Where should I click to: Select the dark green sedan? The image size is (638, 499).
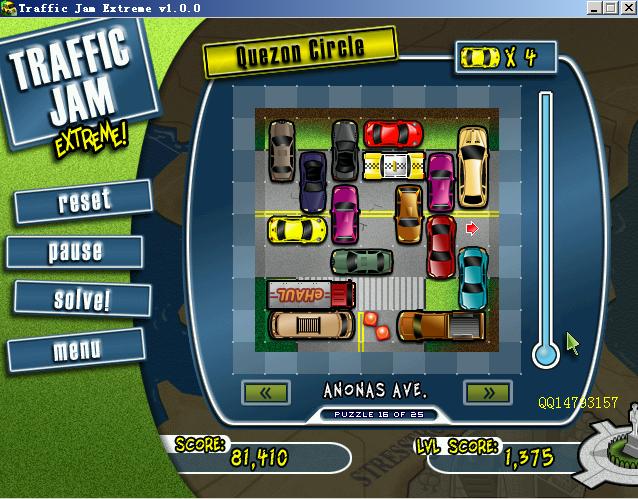(x=361, y=262)
